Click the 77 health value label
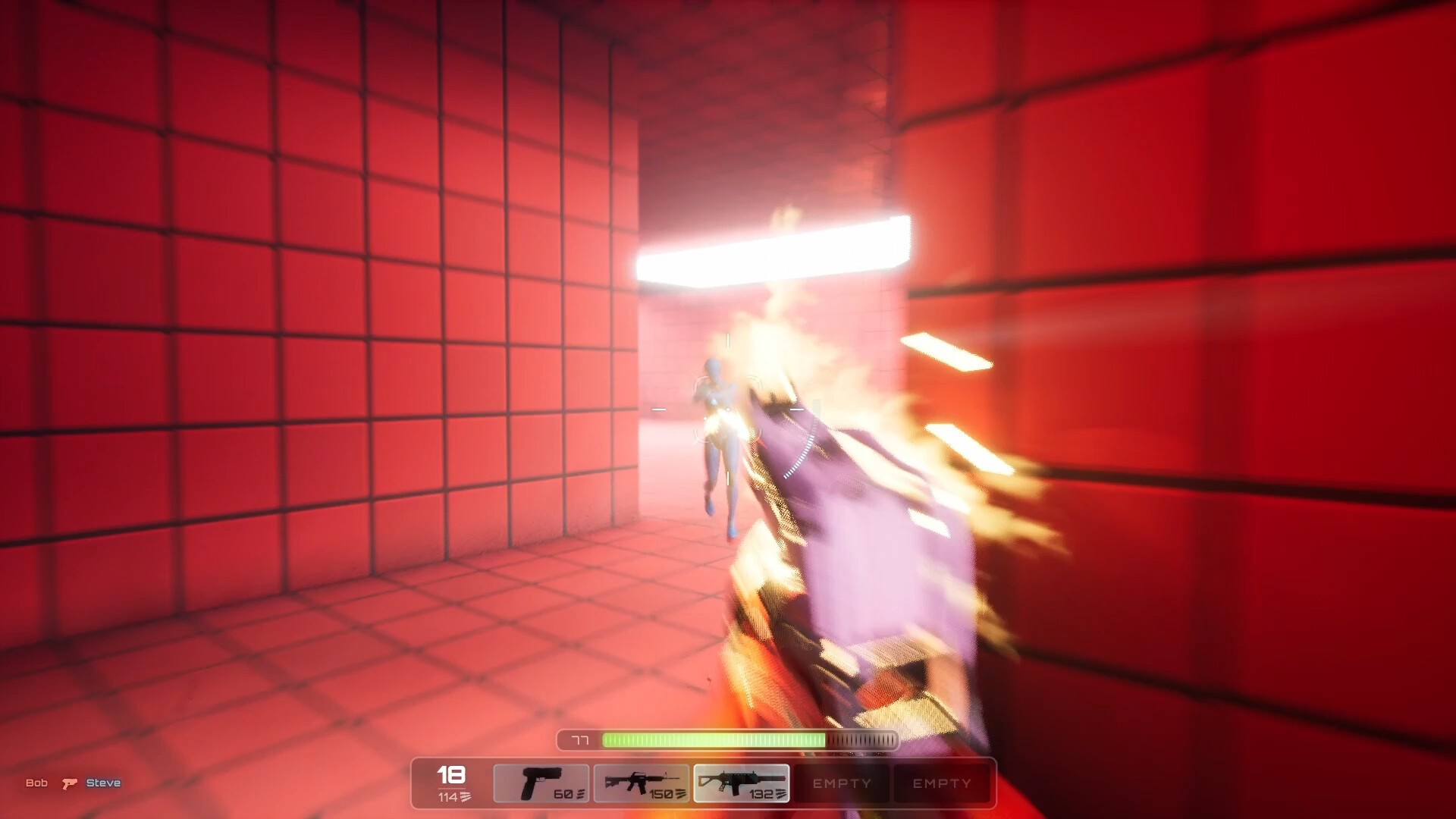 click(x=579, y=739)
